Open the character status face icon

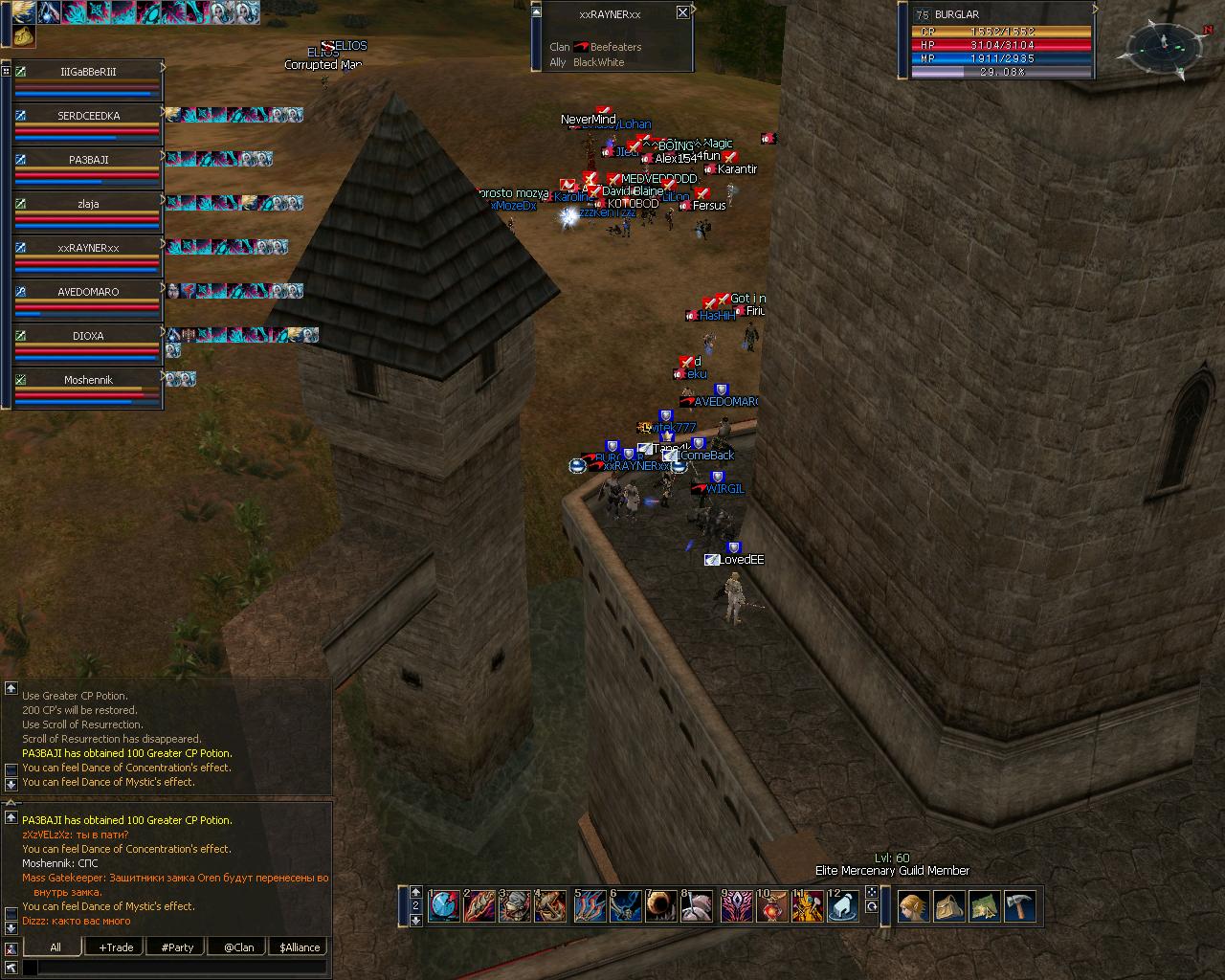[x=914, y=905]
